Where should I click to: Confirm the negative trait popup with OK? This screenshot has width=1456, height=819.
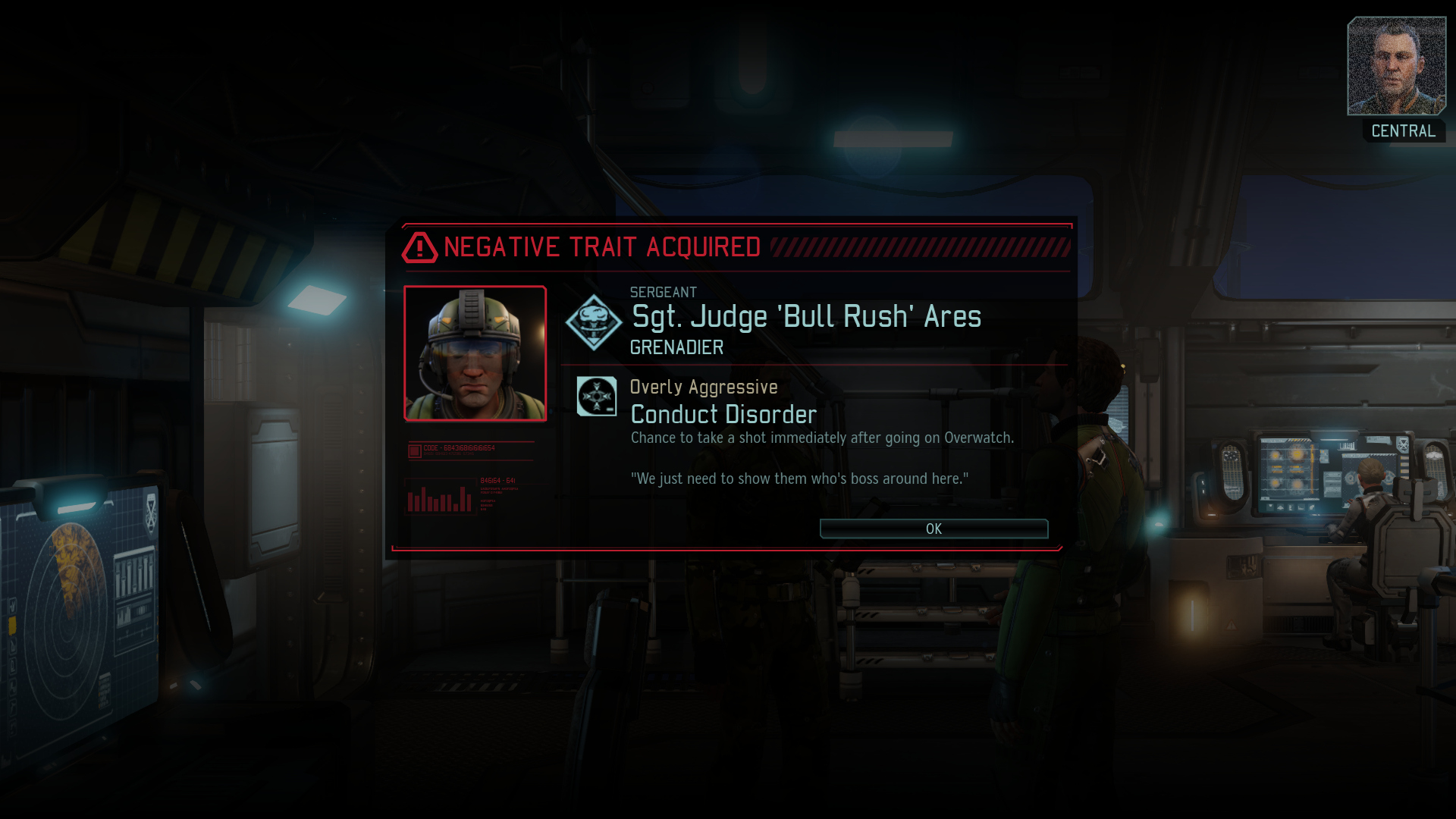[x=934, y=529]
